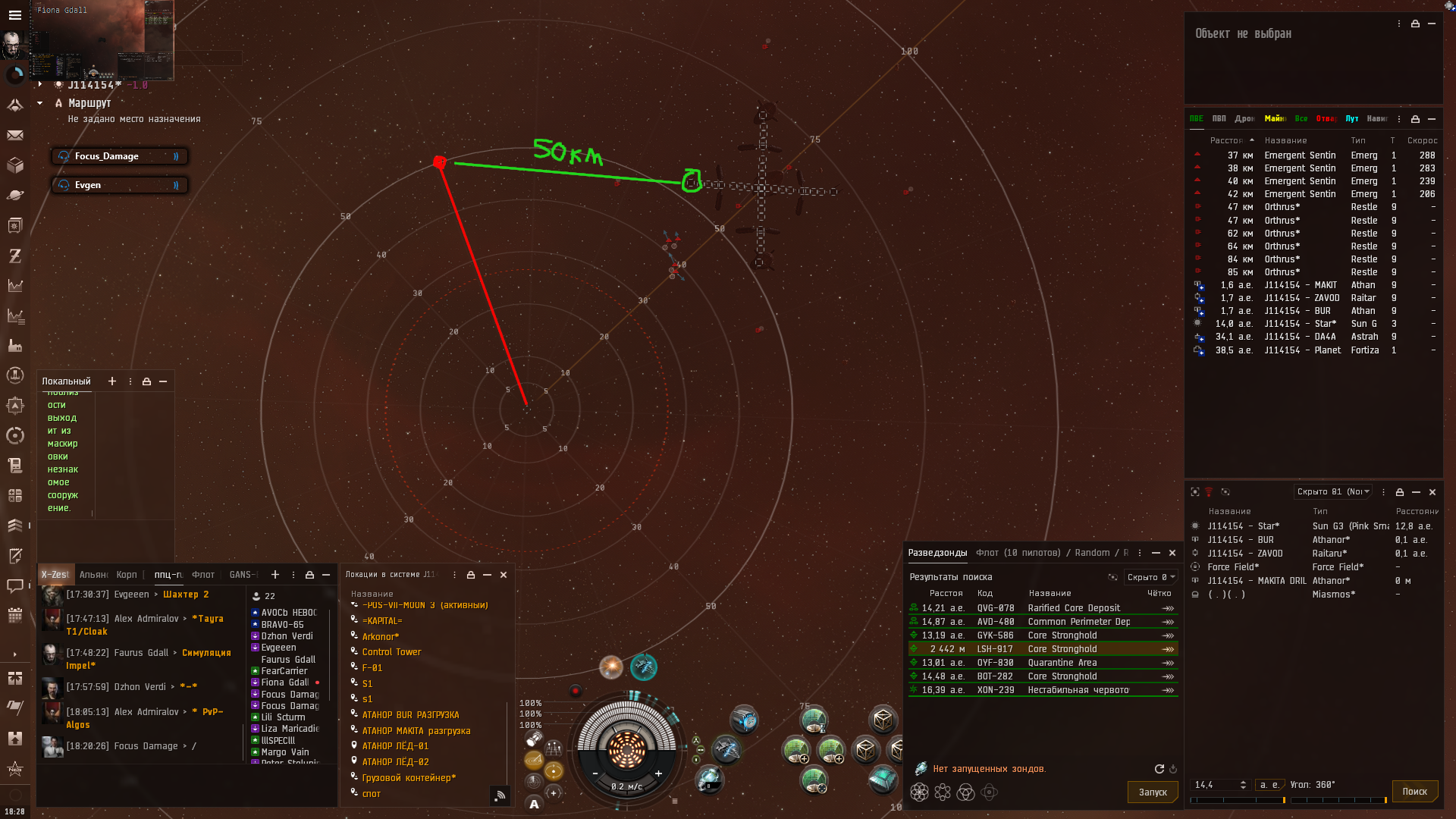Switch to the Корп chat tab

coord(127,575)
